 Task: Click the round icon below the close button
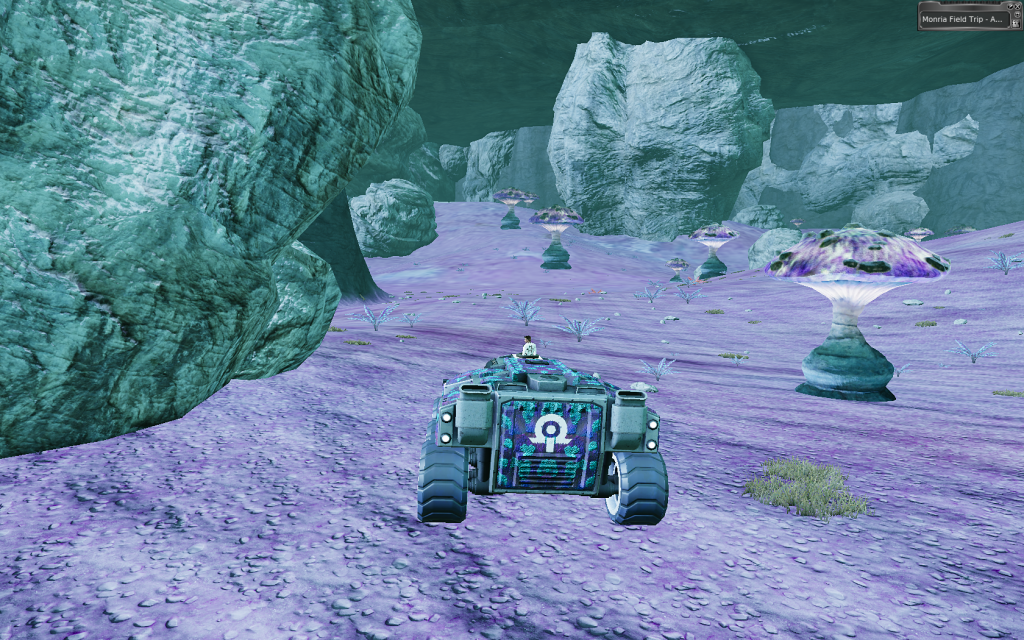1017,14
